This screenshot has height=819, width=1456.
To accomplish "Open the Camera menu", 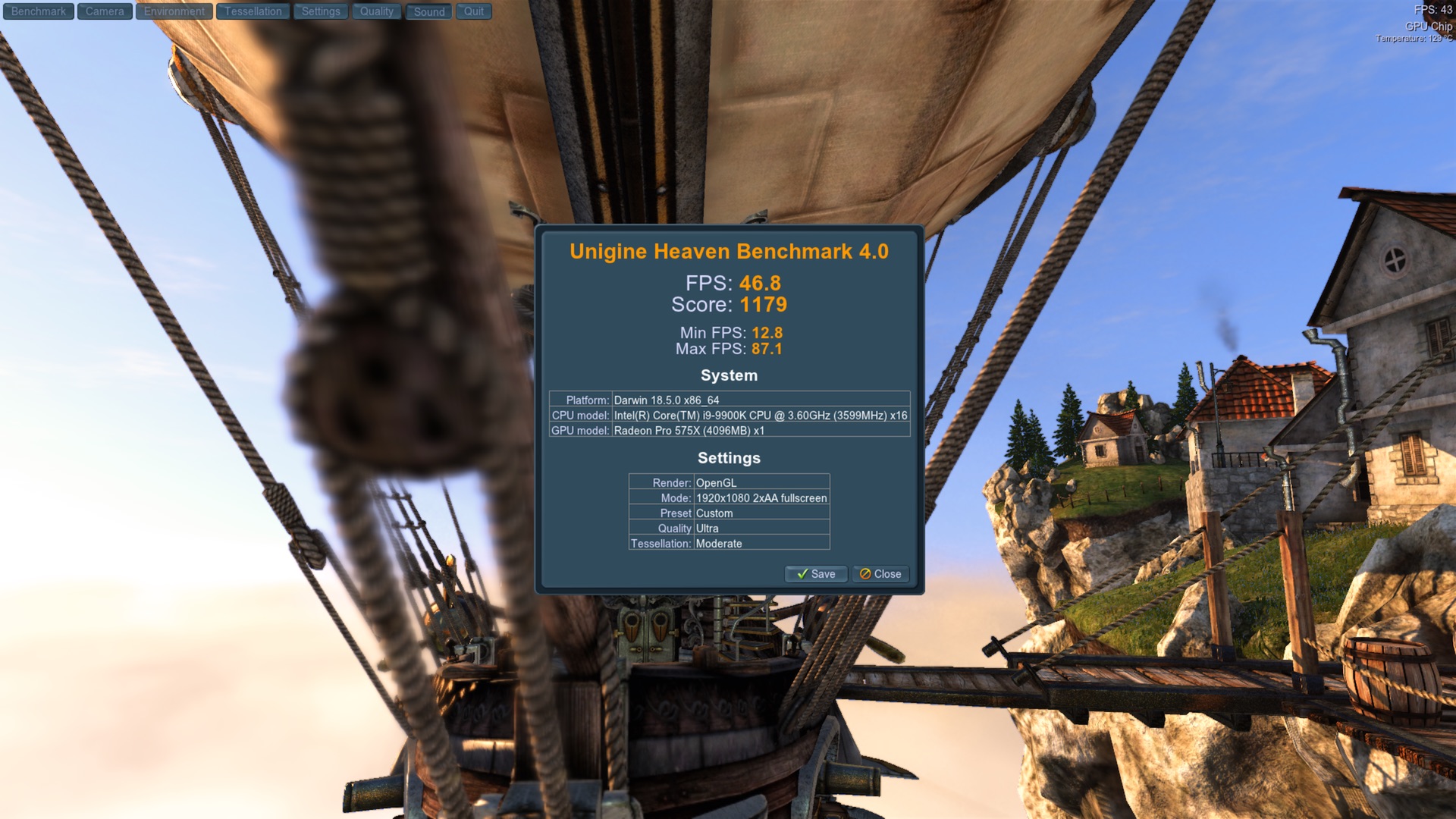I will pos(105,11).
